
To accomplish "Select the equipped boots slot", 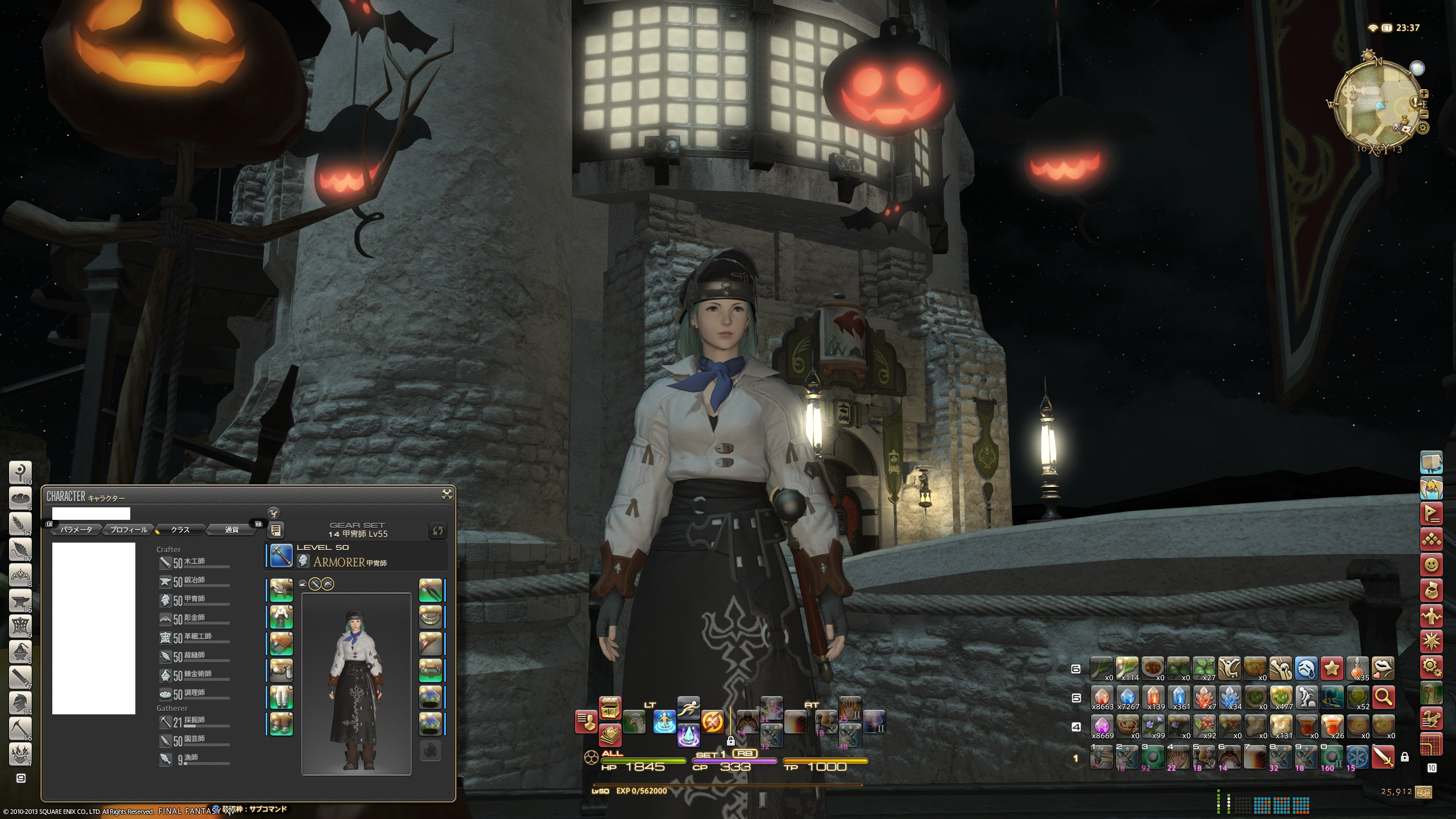I will point(281,724).
